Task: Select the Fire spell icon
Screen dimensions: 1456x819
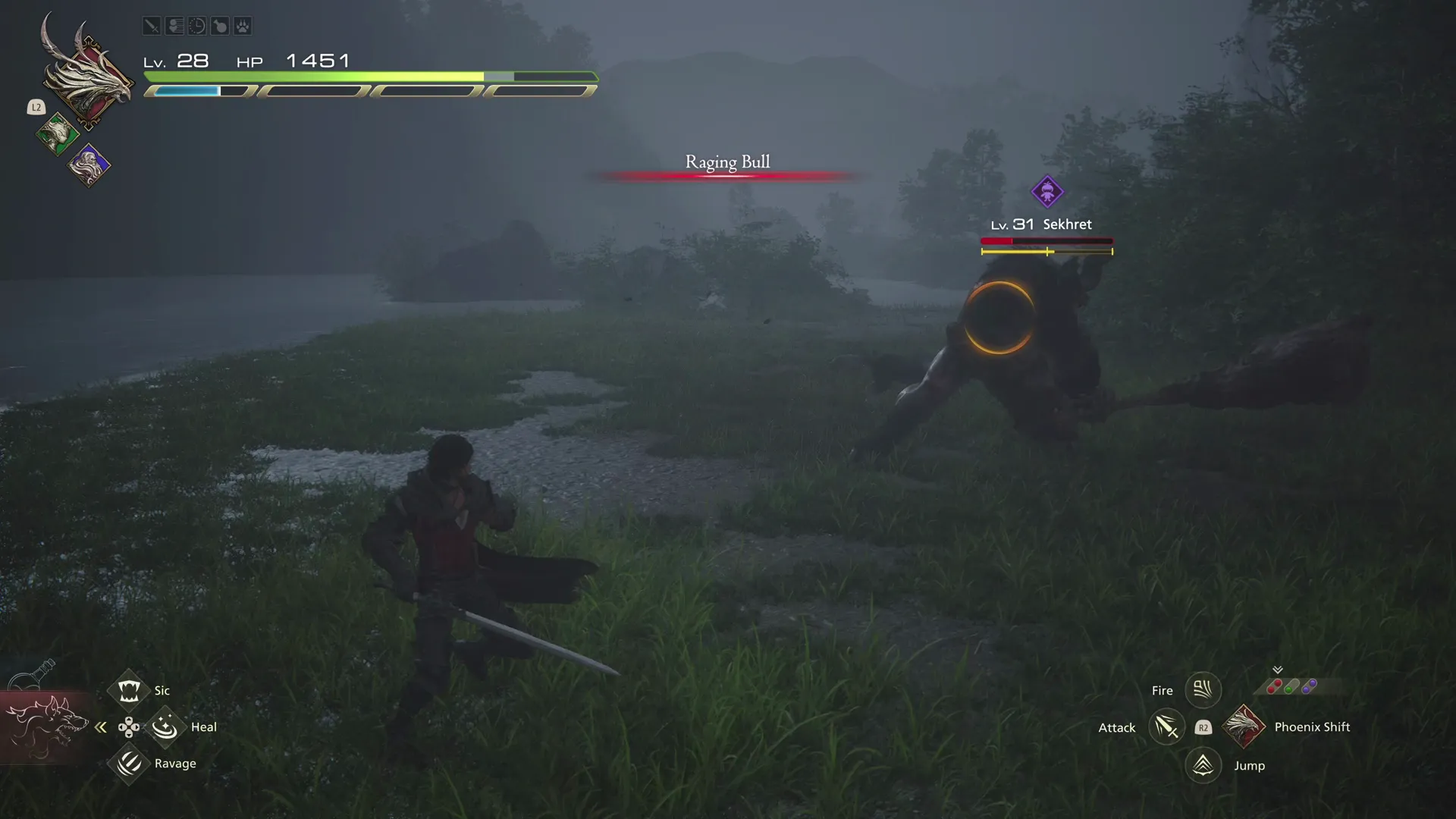Action: (1203, 689)
